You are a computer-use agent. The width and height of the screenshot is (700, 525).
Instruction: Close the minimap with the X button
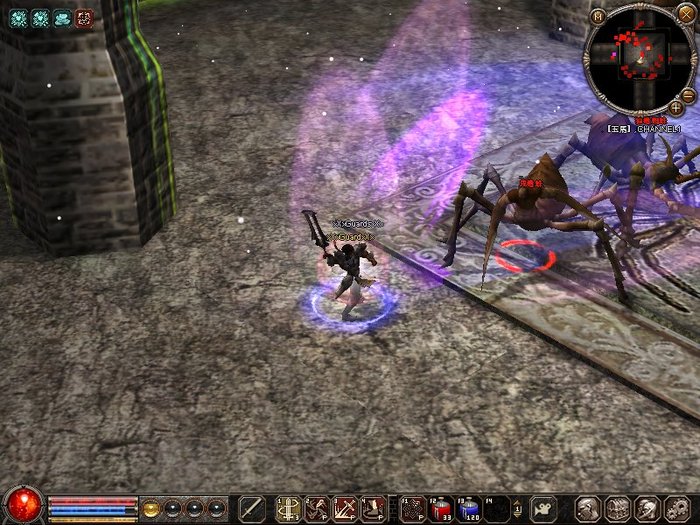coord(685,14)
